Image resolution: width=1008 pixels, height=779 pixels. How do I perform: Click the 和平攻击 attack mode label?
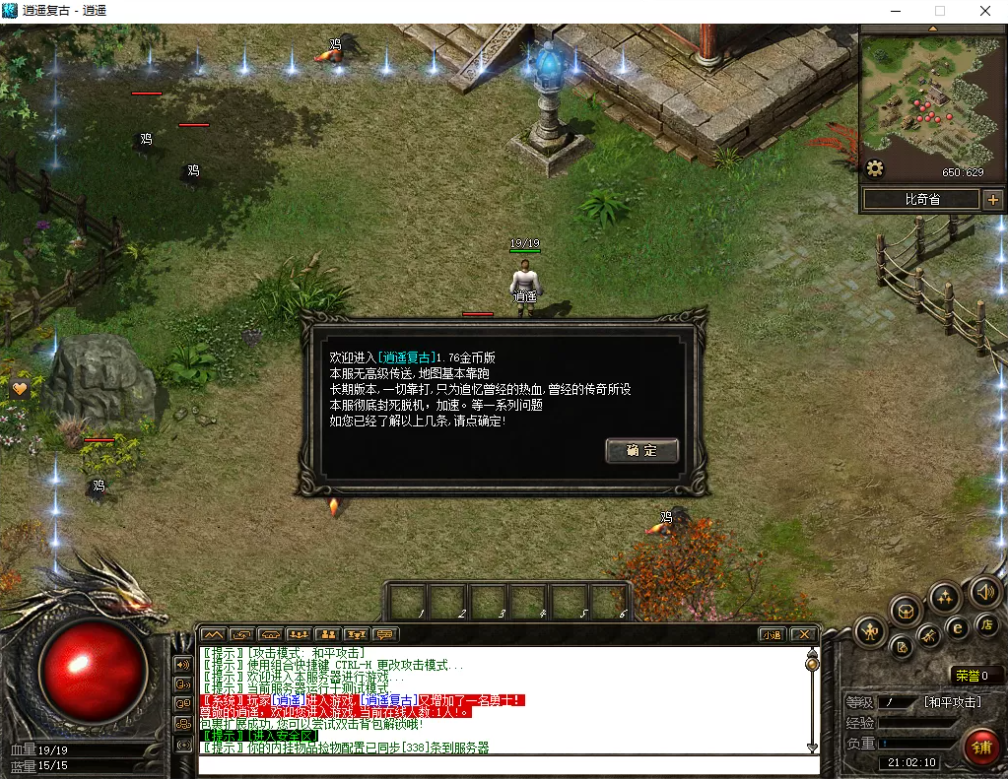click(x=950, y=702)
